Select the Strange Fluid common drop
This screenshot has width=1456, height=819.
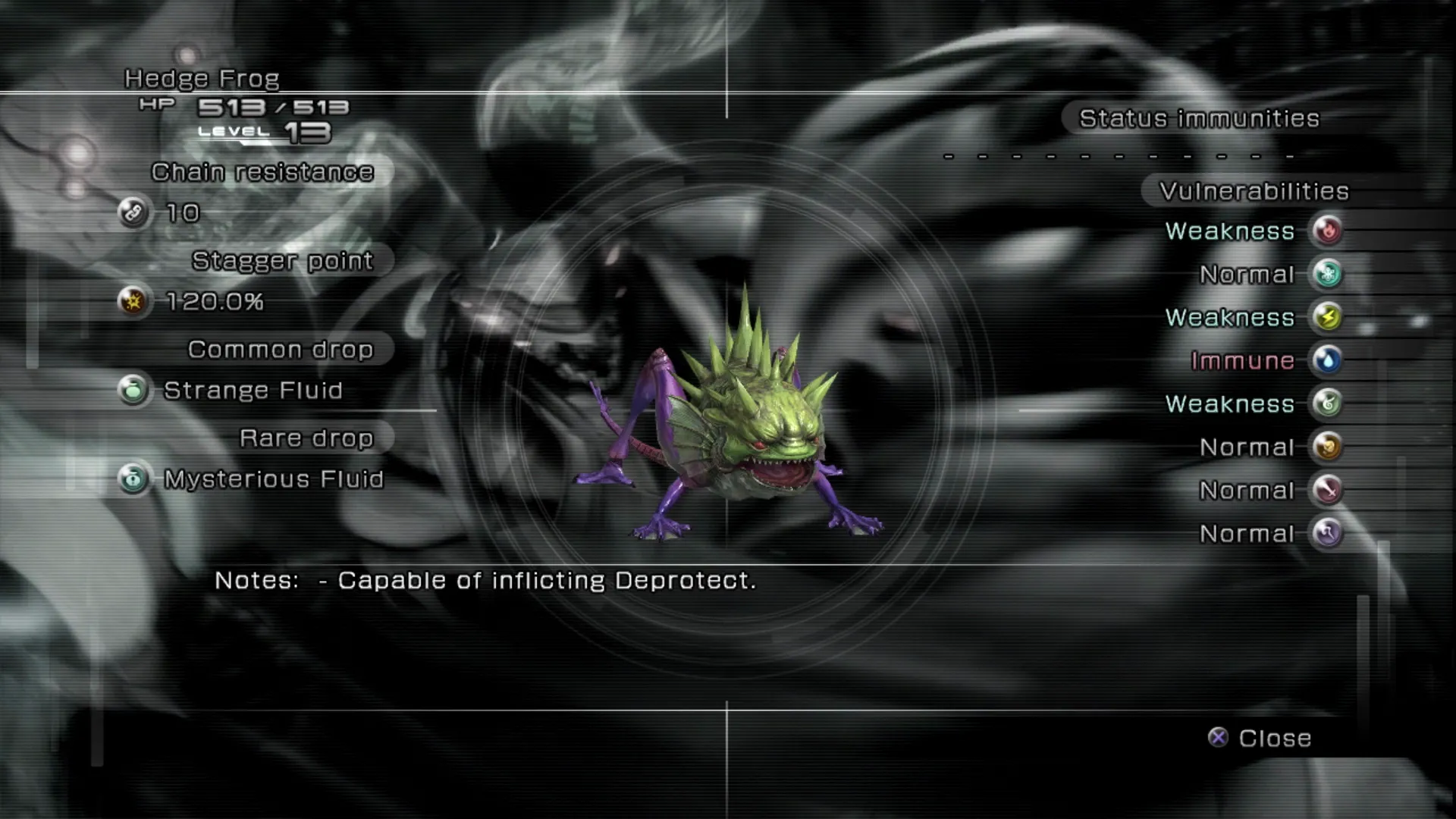253,391
